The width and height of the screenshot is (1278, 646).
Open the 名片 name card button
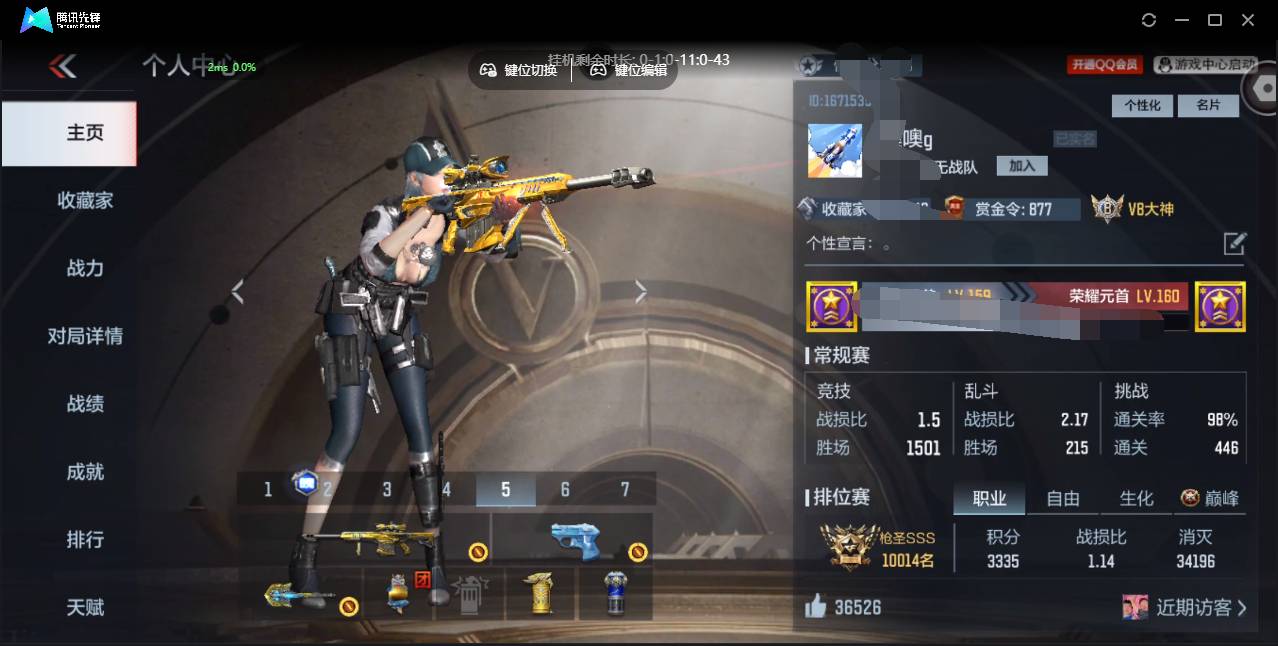pos(1207,106)
